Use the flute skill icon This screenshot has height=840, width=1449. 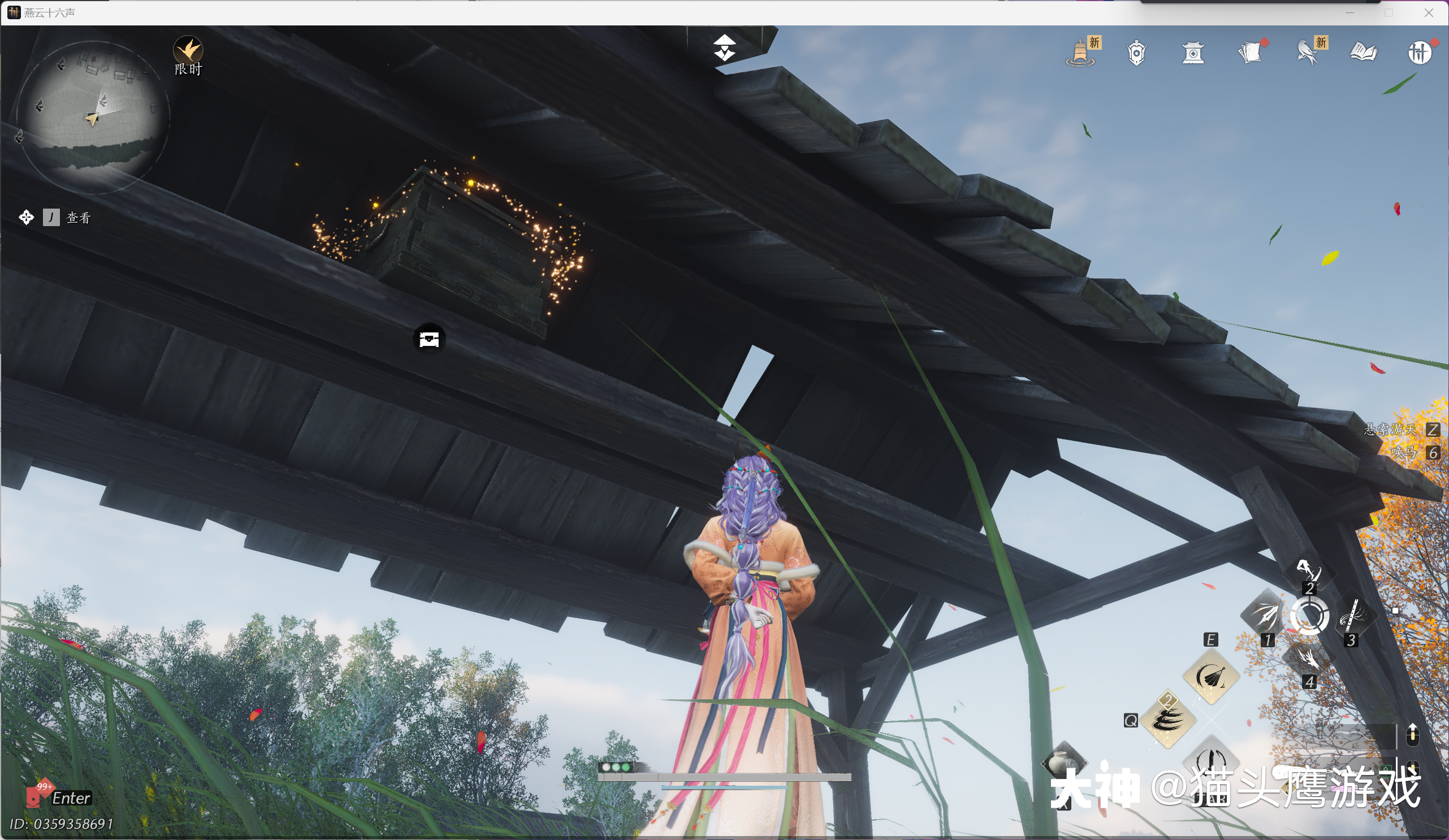[x=1351, y=616]
